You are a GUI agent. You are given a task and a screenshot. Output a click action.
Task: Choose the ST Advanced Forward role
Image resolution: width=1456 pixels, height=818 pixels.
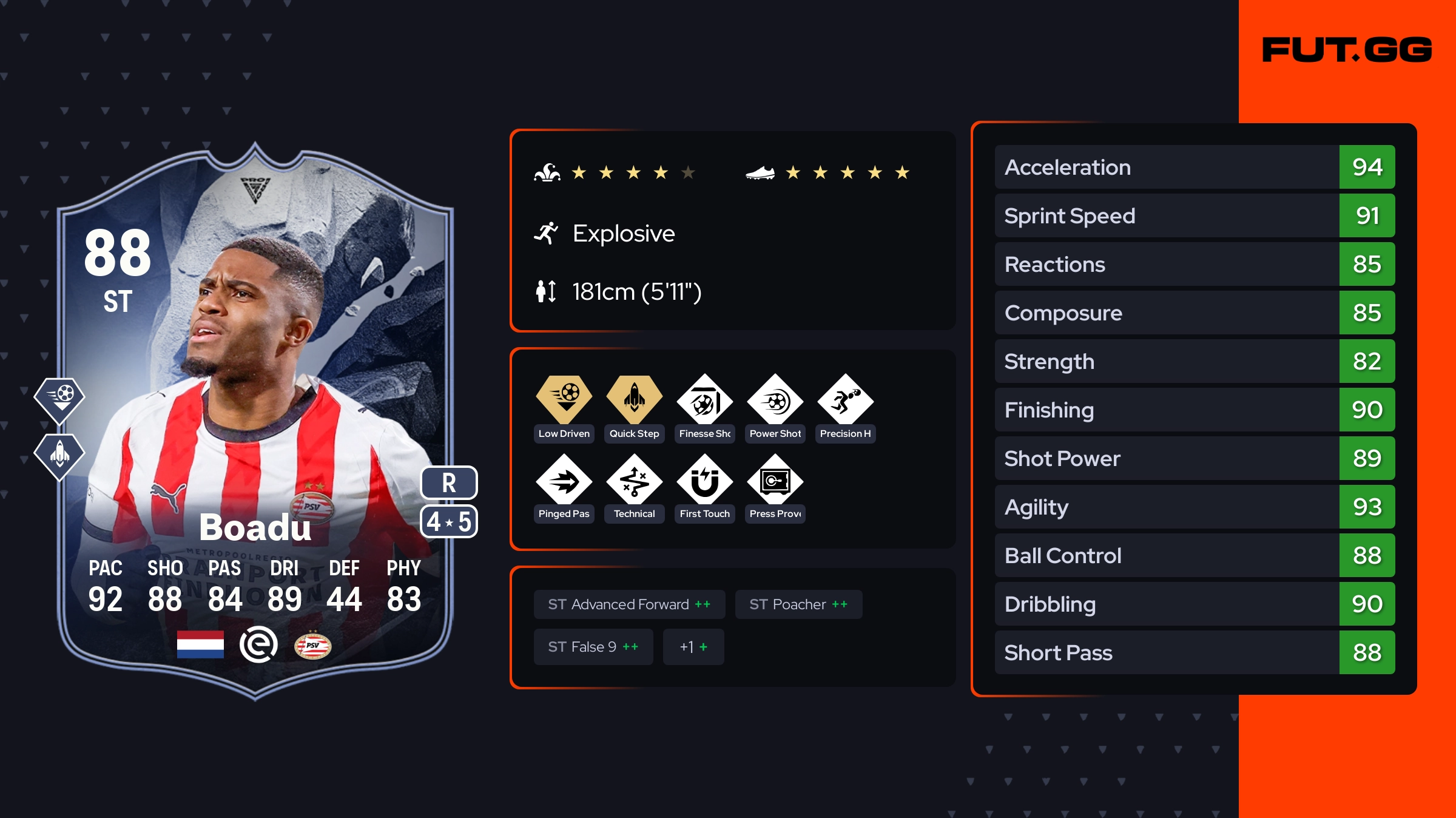tap(629, 604)
